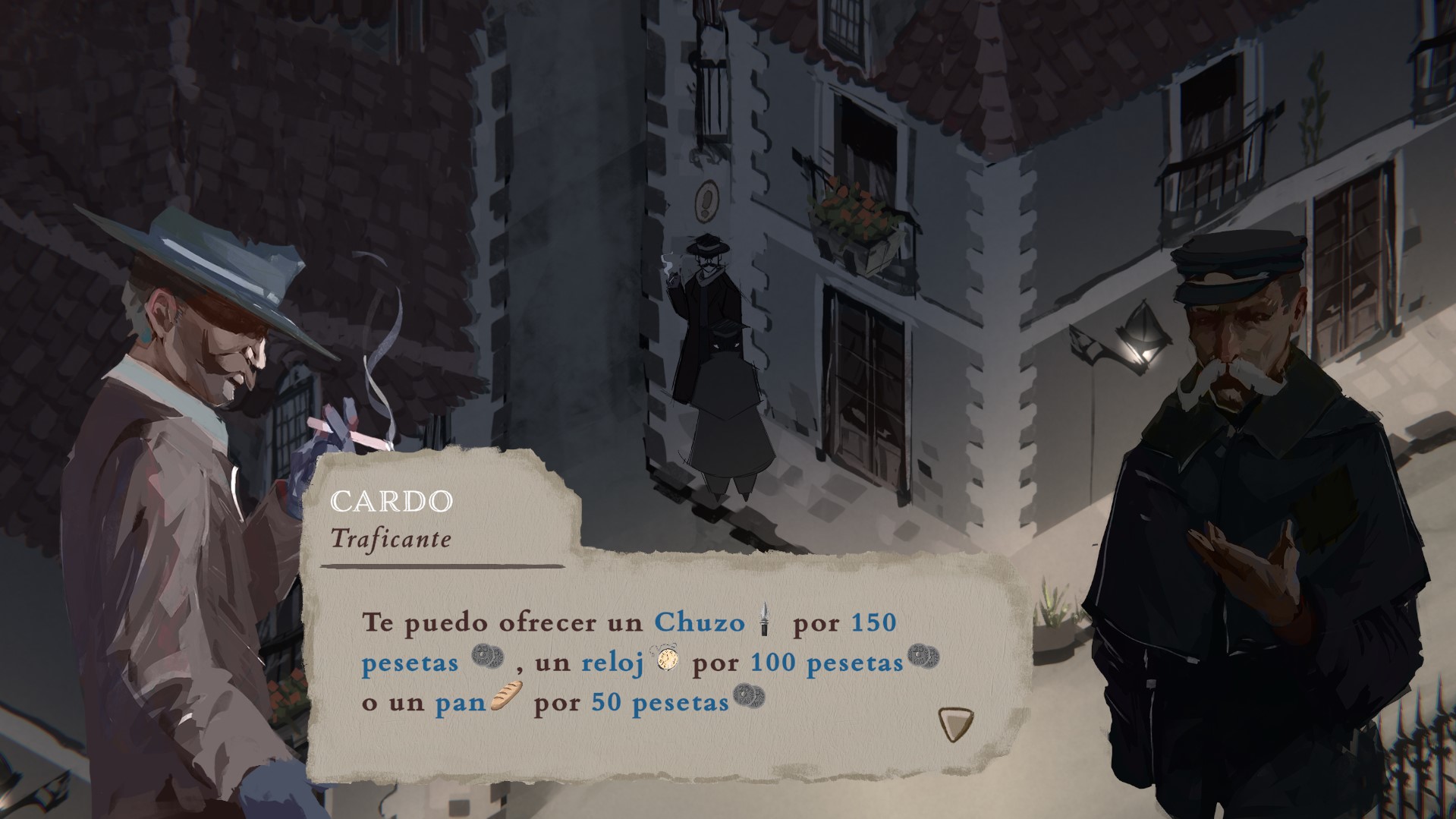
Task: Click the Traficante subtitle under CARDO
Action: click(393, 540)
